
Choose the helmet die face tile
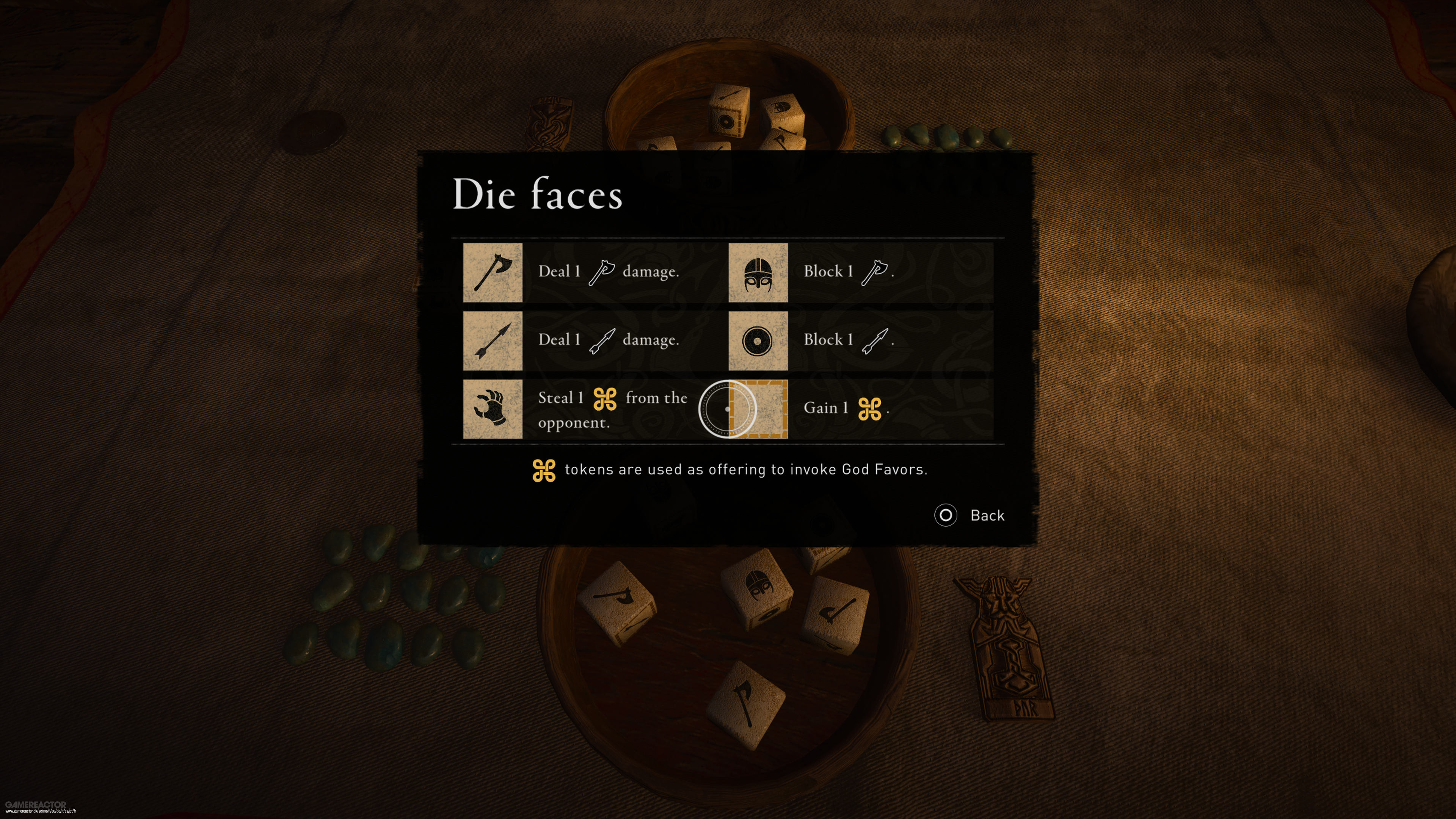coord(758,273)
